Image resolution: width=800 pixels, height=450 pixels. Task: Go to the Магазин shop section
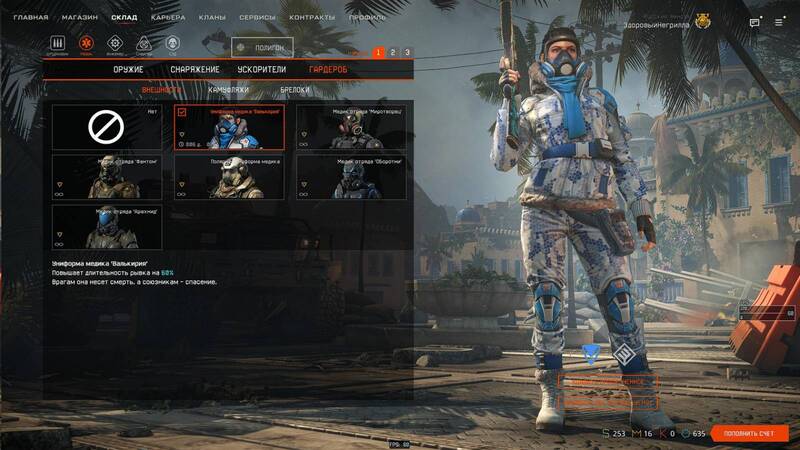(x=80, y=18)
